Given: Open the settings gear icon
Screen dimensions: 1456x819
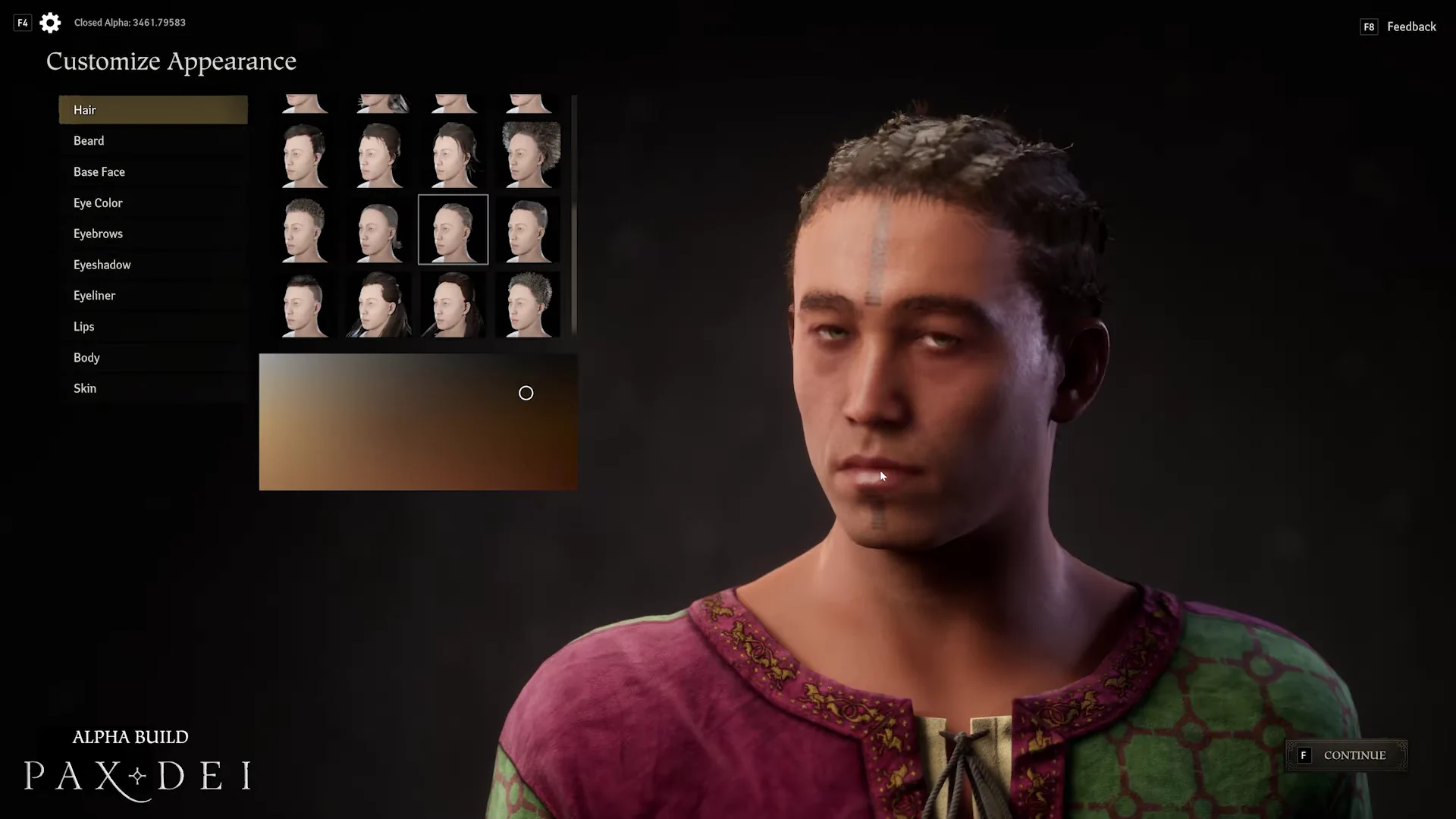Looking at the screenshot, I should pyautogui.click(x=50, y=23).
